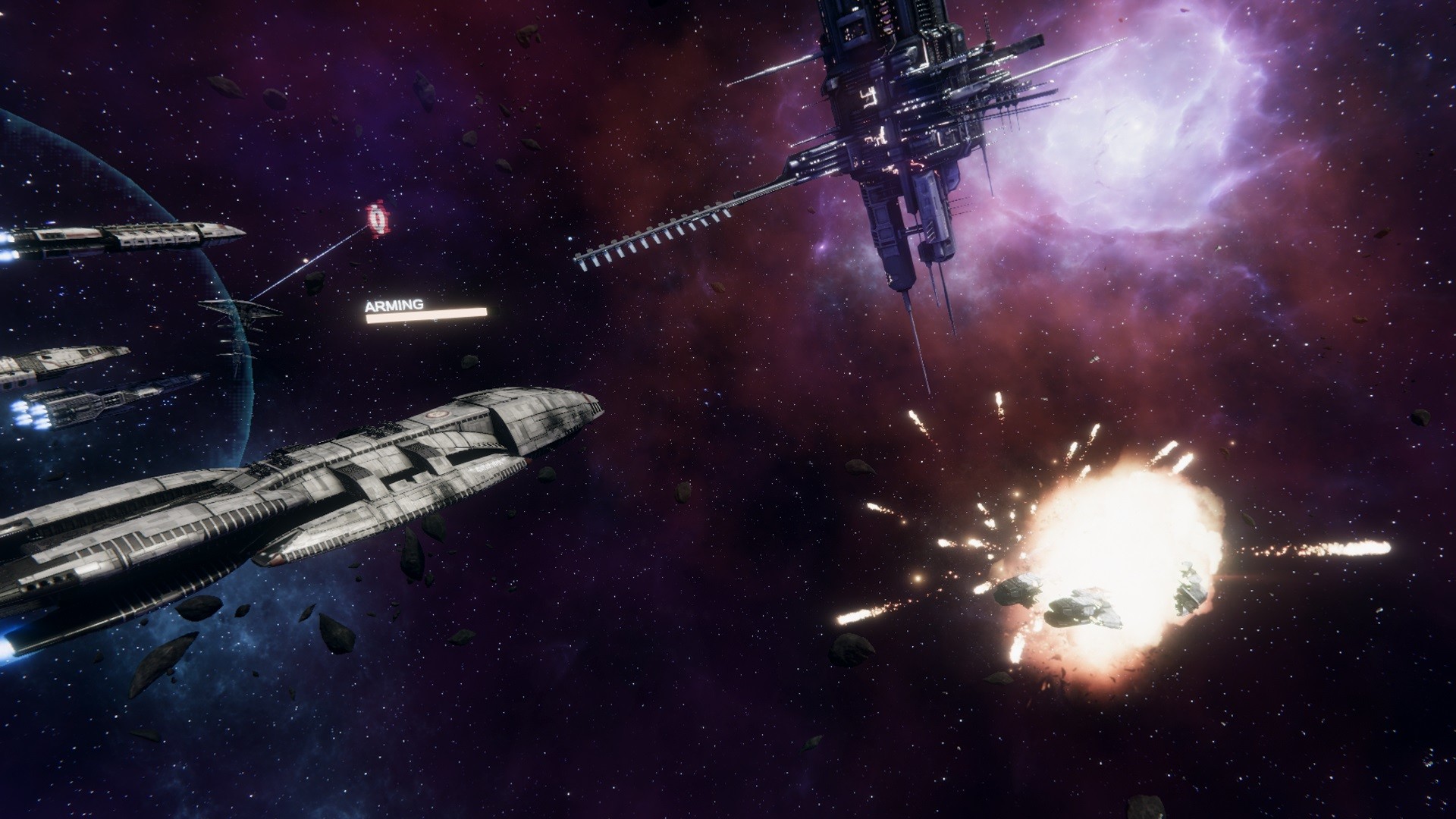Screen dimensions: 1456x819
Task: Select the topmost Colonial cruiser on the left
Action: tap(121, 235)
